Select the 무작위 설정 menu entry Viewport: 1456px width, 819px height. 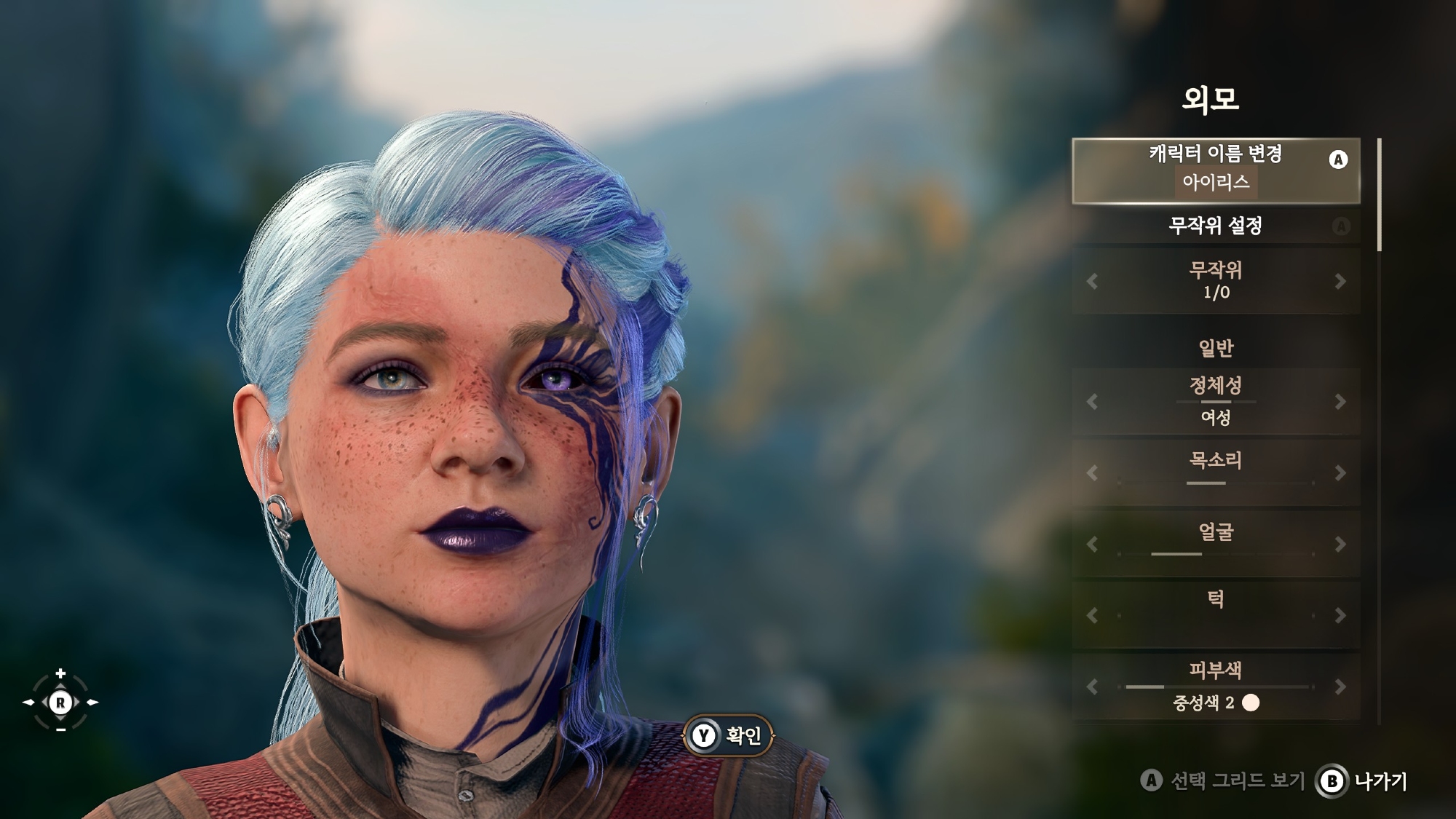(x=1215, y=226)
